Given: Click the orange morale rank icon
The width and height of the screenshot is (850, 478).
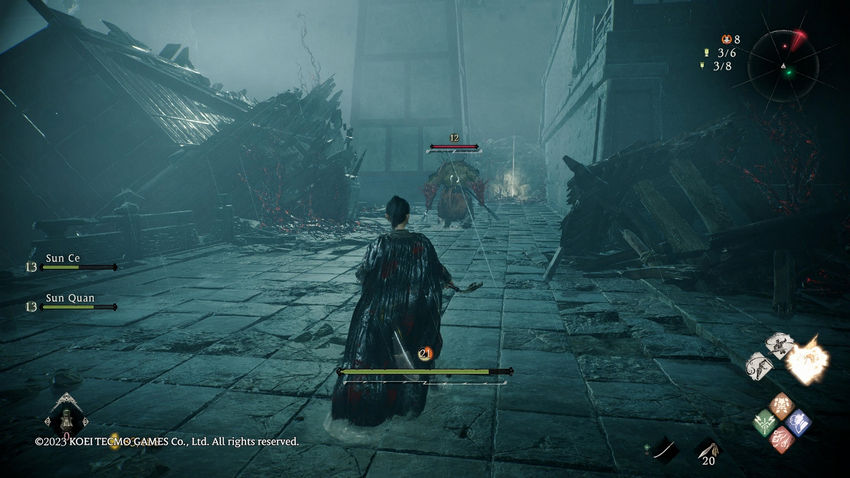Looking at the screenshot, I should click(x=425, y=353).
